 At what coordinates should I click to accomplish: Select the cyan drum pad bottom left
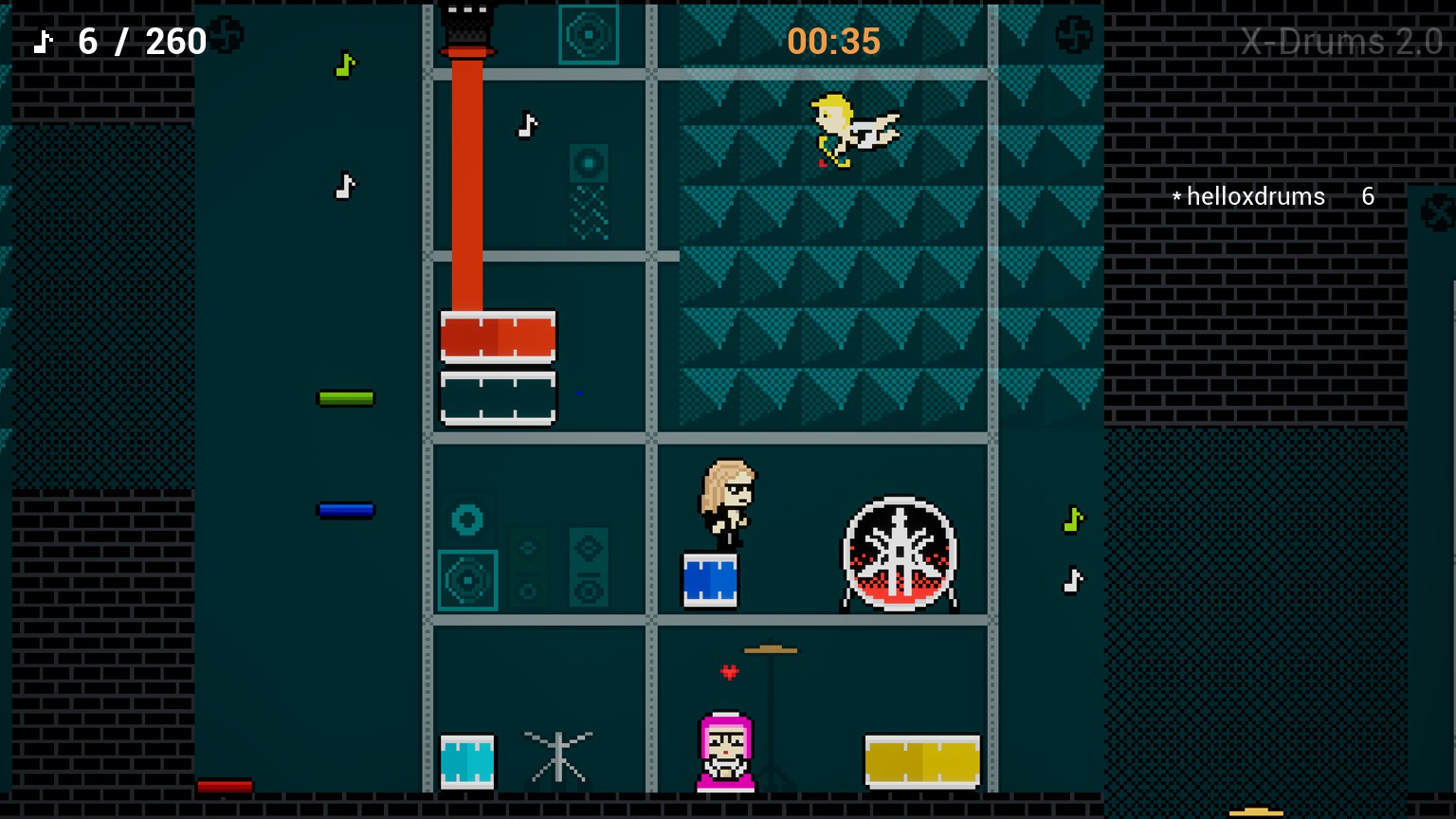[467, 760]
